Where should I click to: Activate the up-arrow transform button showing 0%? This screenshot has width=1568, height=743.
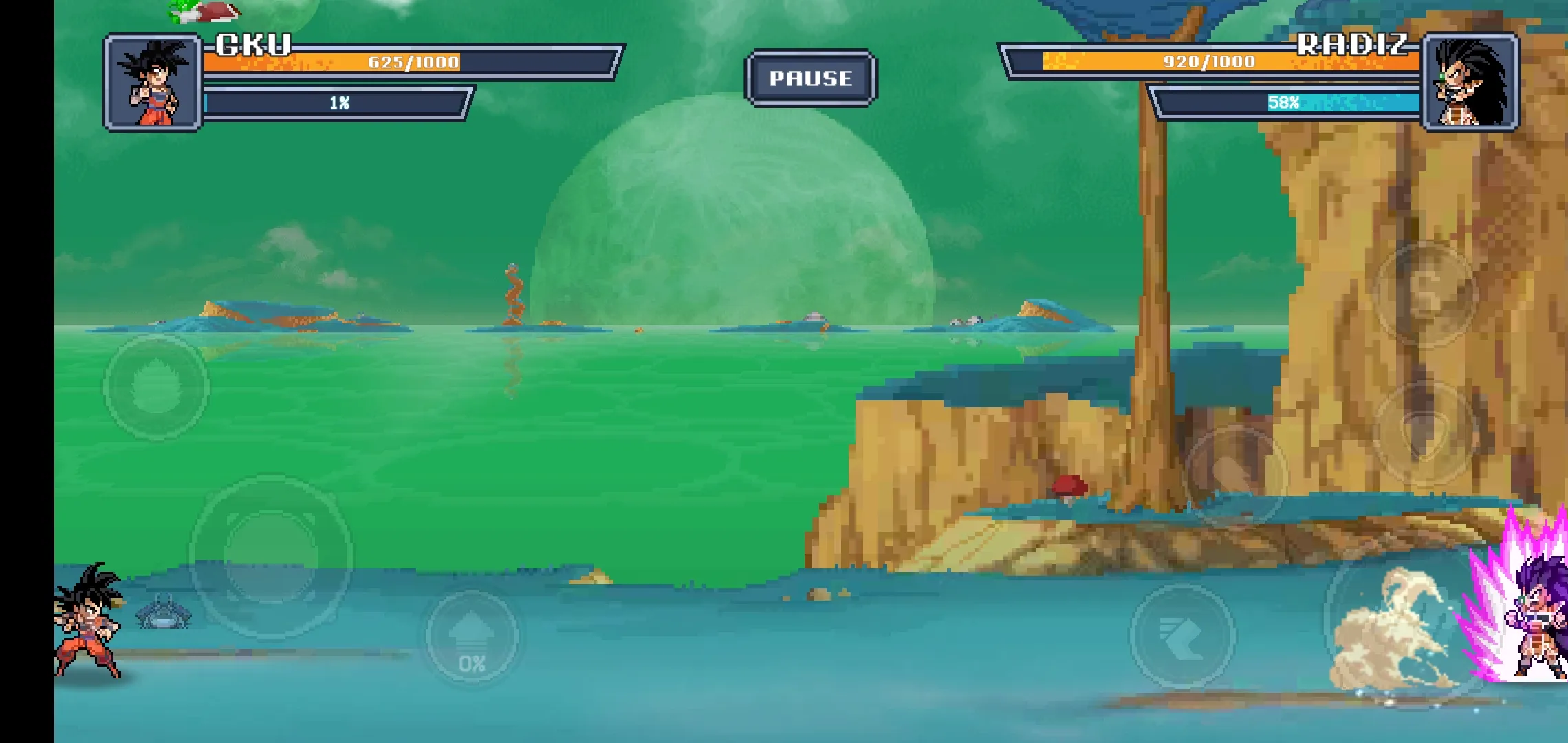click(x=472, y=636)
